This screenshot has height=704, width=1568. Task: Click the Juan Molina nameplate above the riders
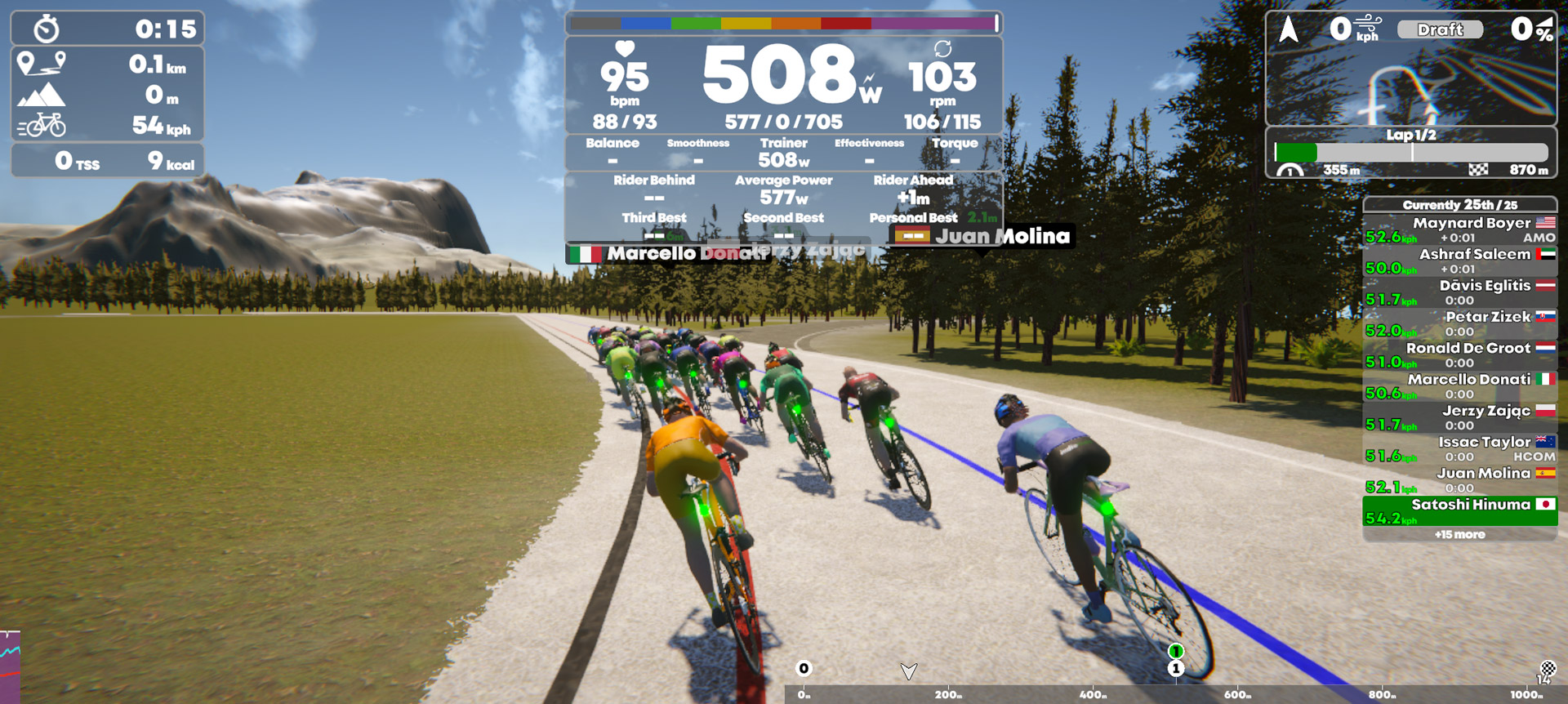point(982,236)
